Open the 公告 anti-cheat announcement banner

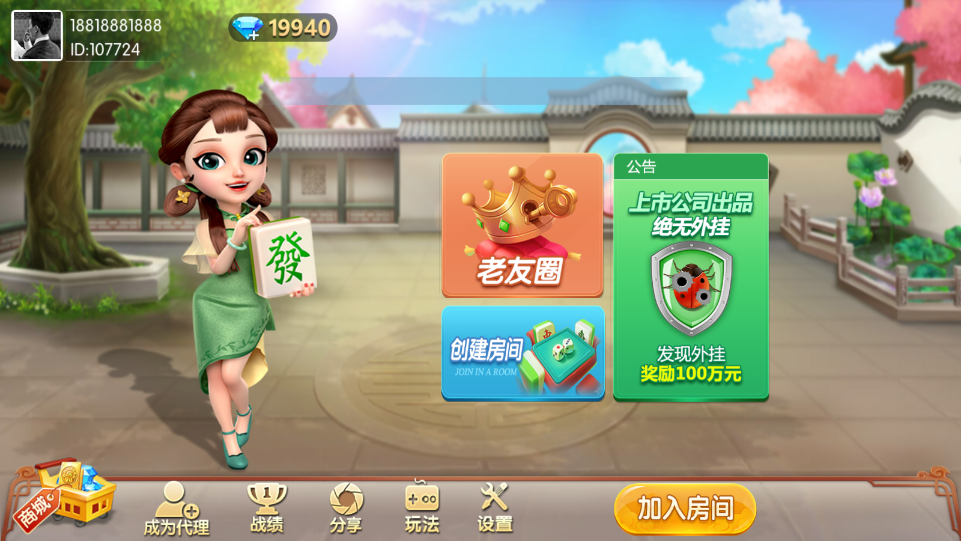click(691, 277)
